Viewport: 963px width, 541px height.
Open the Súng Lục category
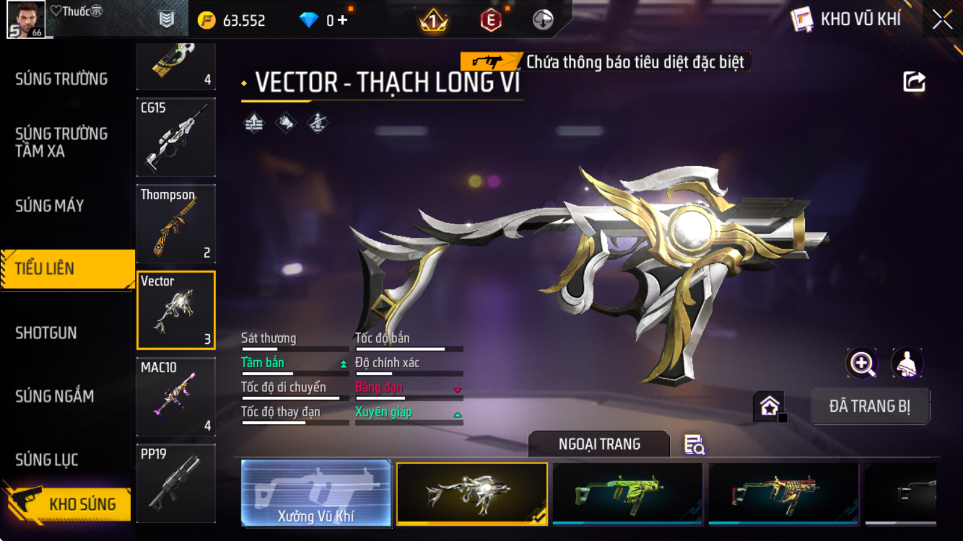click(46, 460)
